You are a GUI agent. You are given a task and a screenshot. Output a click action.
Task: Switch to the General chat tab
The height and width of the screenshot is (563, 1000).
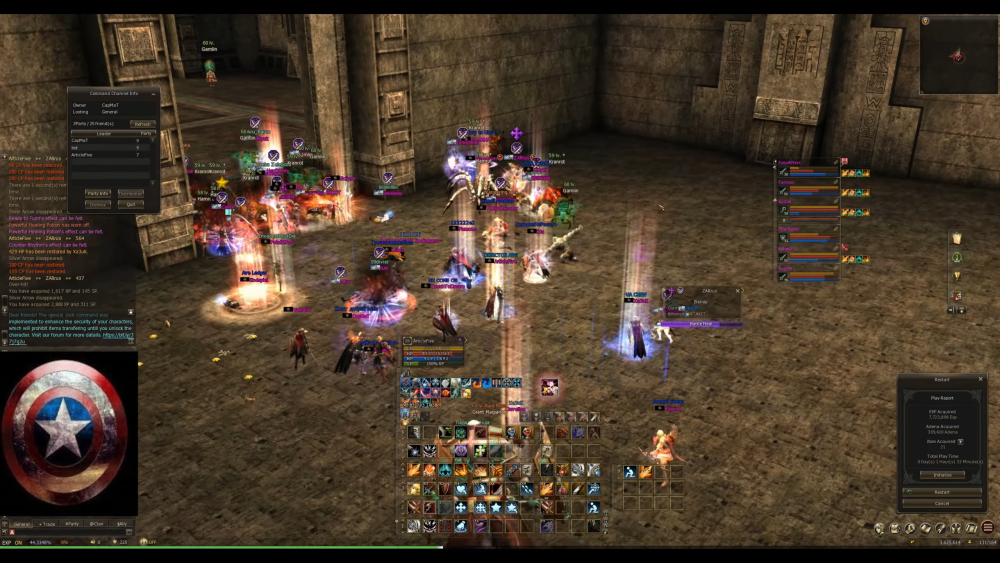(x=21, y=524)
